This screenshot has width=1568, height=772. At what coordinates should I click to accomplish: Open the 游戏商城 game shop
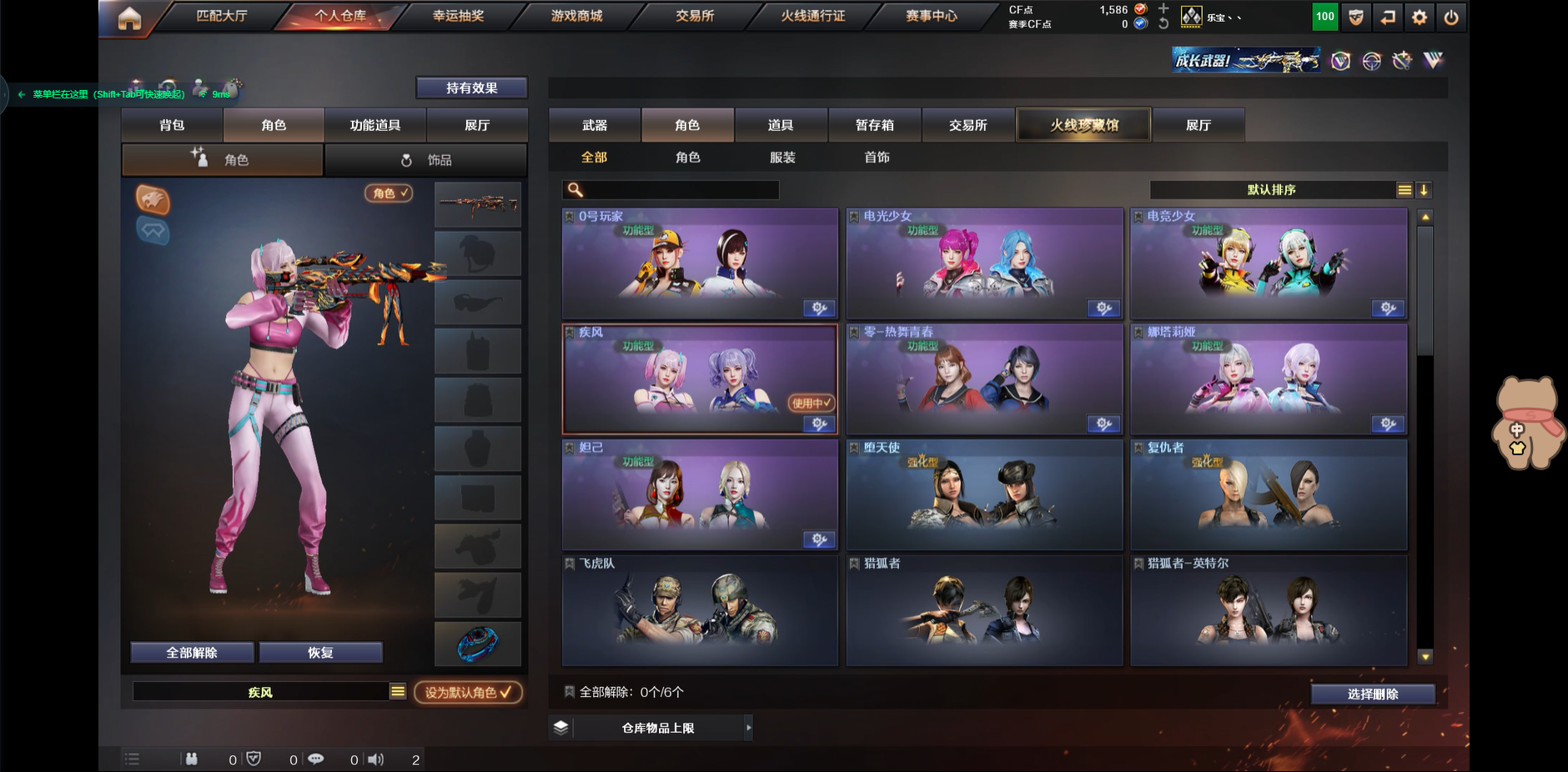pos(576,16)
